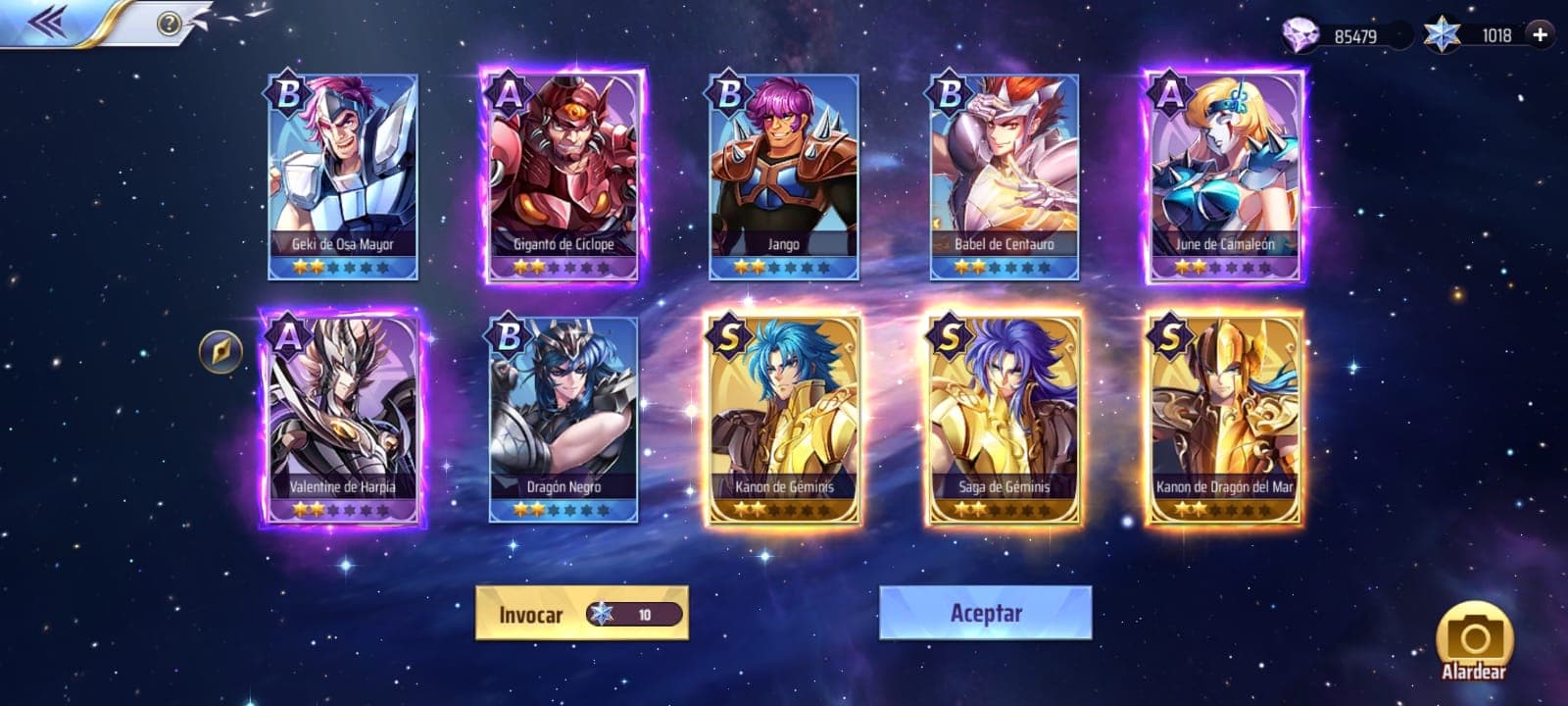Confirm results with the Aceptar button
Viewport: 1568px width, 706px height.
[x=985, y=613]
